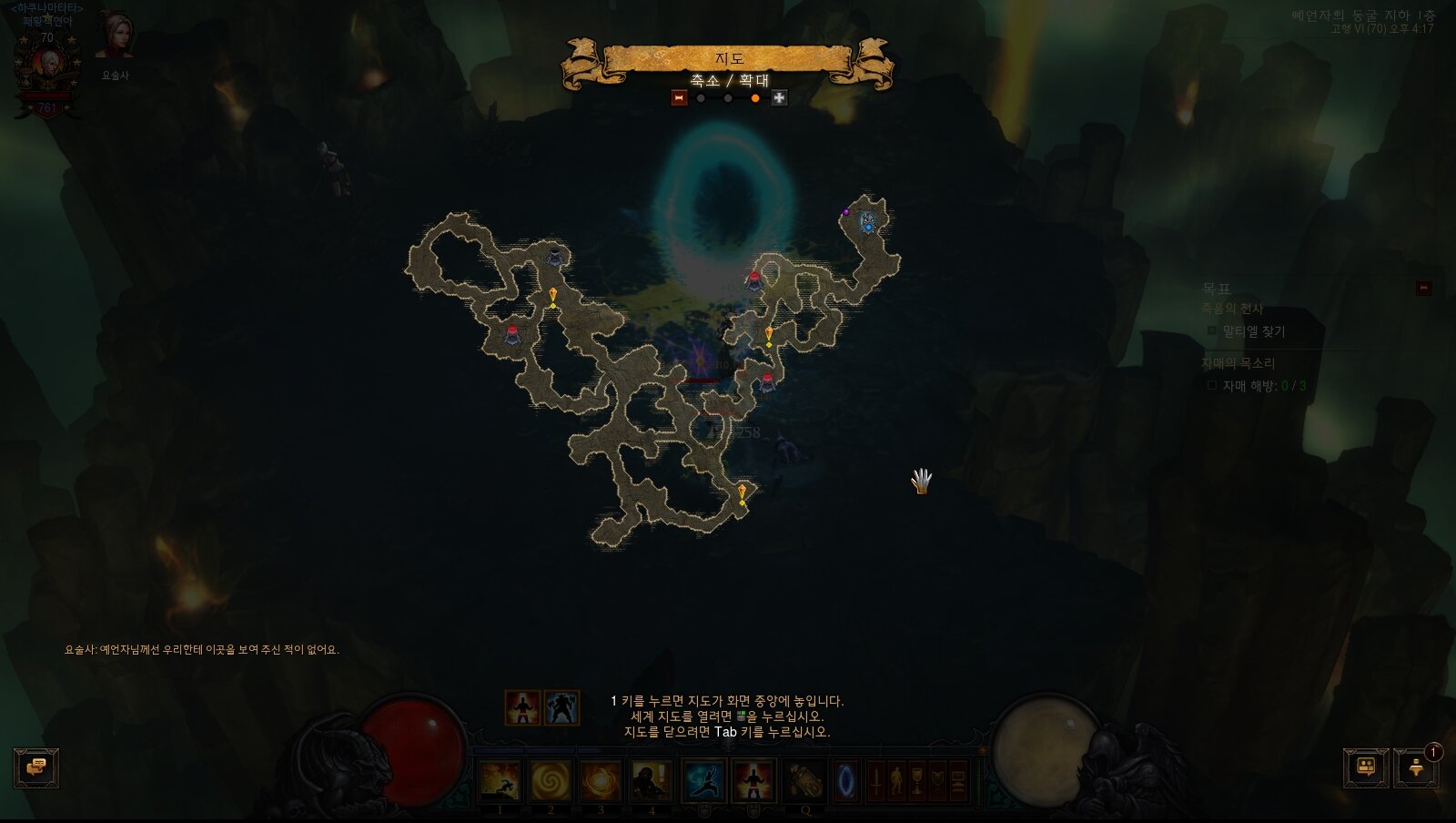Image resolution: width=1456 pixels, height=823 pixels.
Task: Open the sword menu icon on action bar
Action: (x=876, y=781)
